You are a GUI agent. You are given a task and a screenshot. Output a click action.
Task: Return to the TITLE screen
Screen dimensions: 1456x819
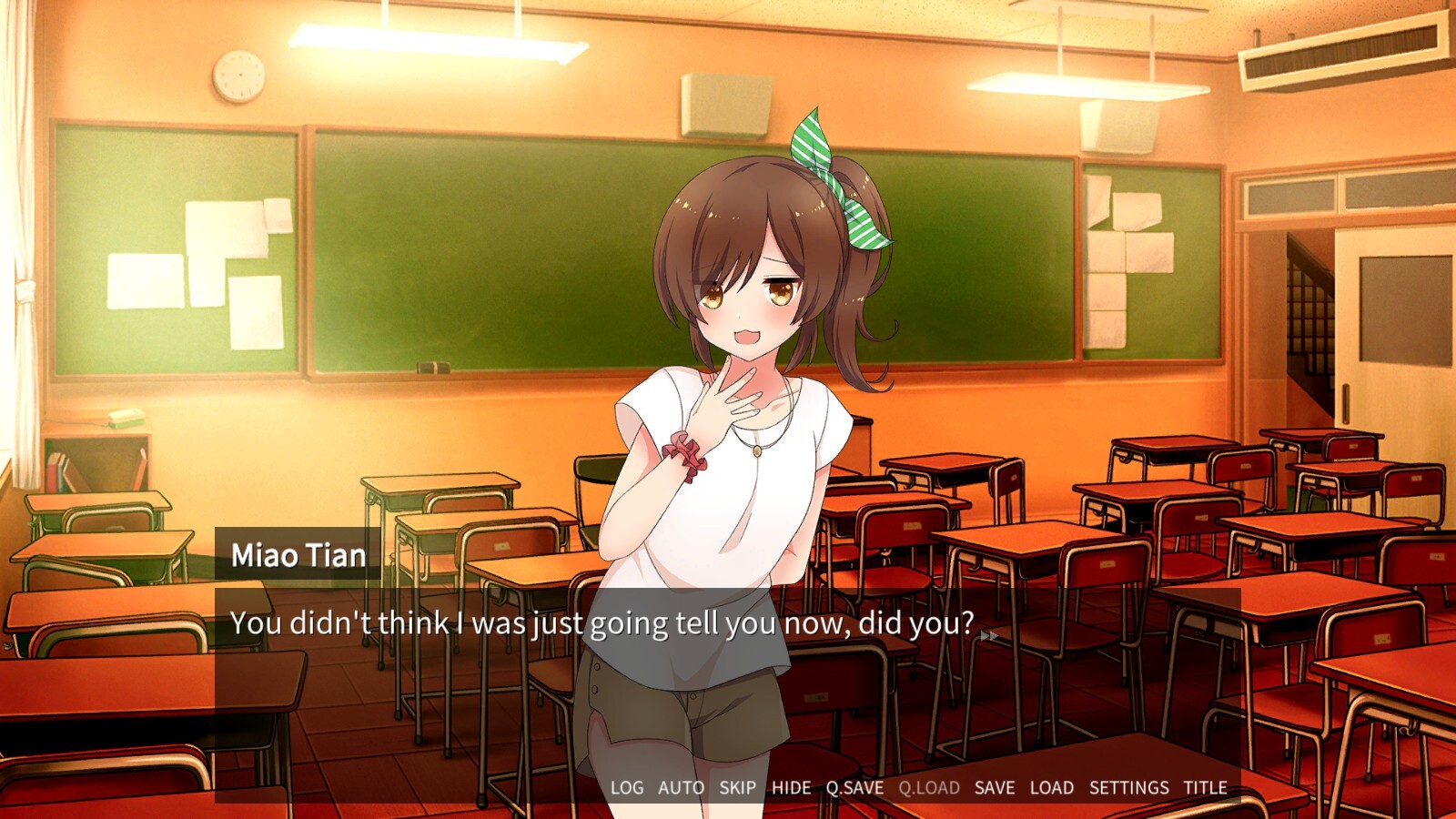(1205, 788)
